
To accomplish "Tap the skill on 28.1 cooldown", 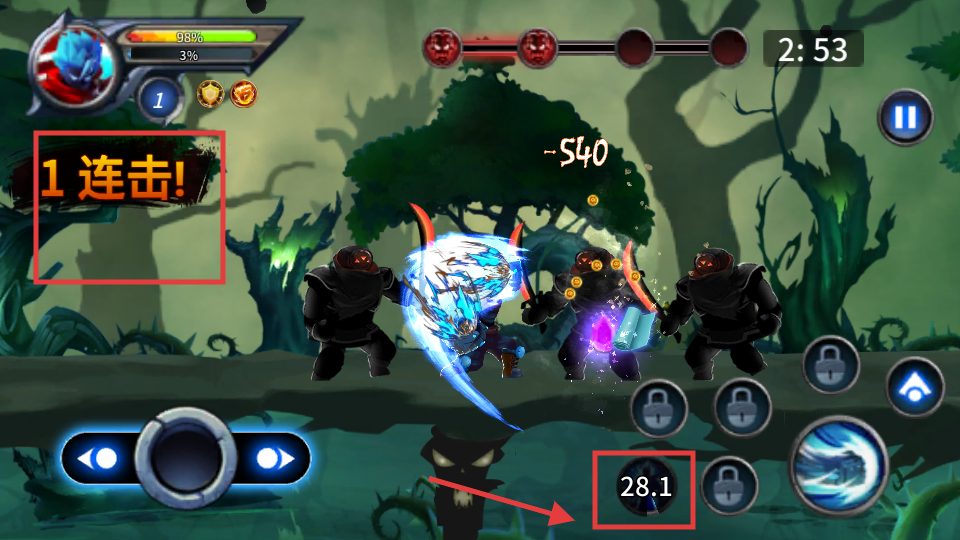I will point(646,488).
